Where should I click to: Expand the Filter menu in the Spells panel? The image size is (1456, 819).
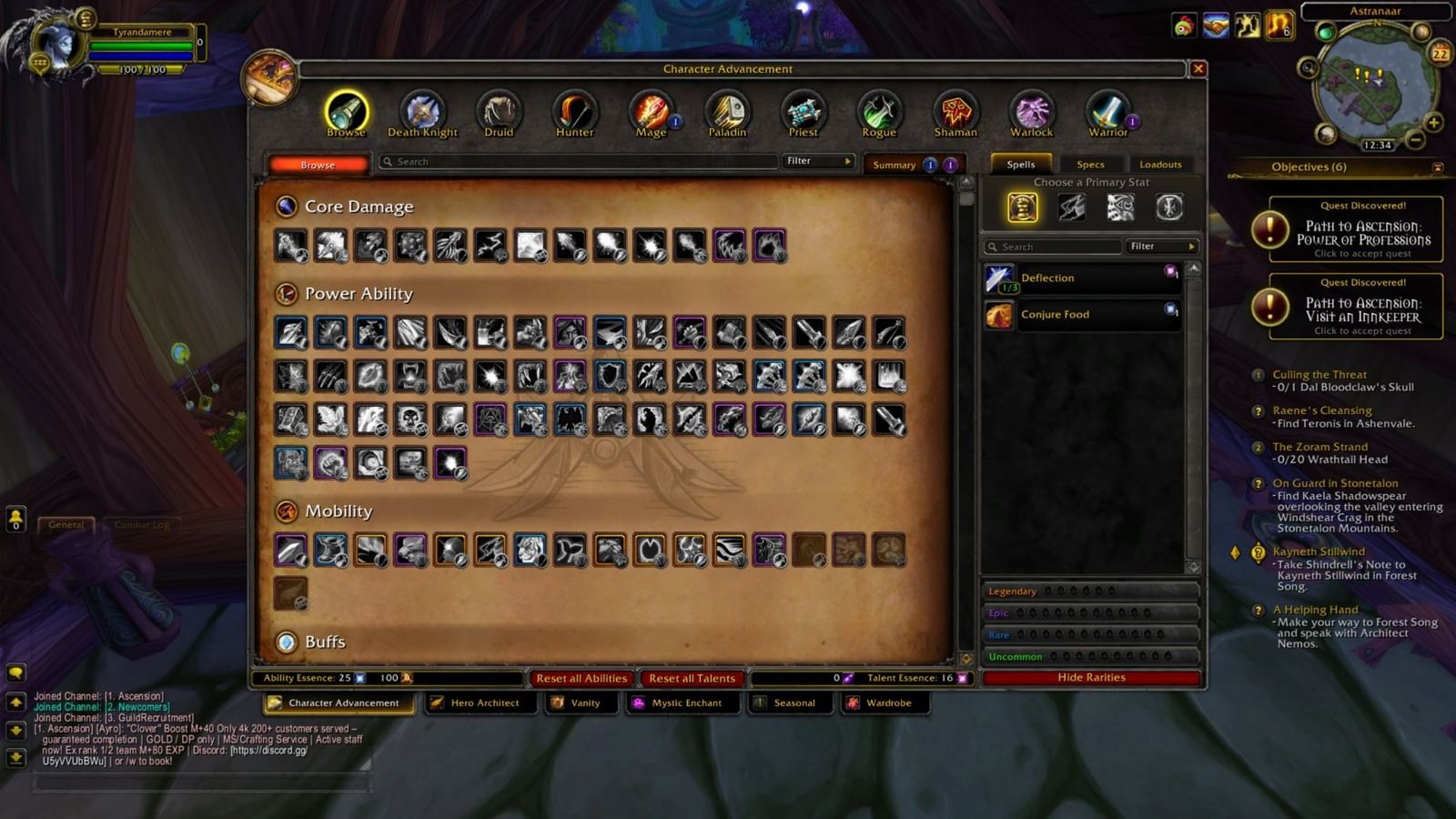(1162, 246)
